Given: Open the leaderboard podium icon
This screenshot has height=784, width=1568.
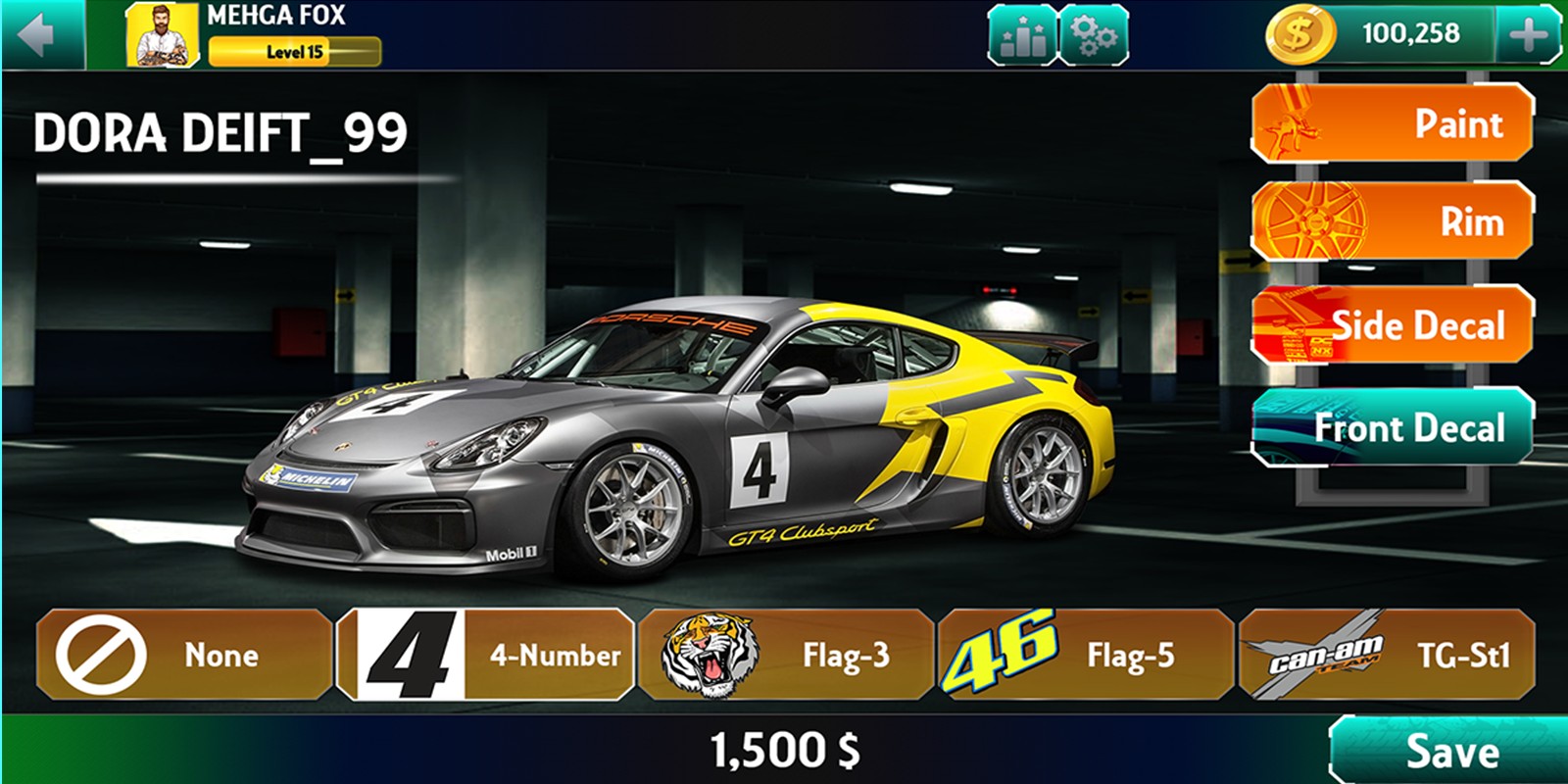Looking at the screenshot, I should [1022, 36].
